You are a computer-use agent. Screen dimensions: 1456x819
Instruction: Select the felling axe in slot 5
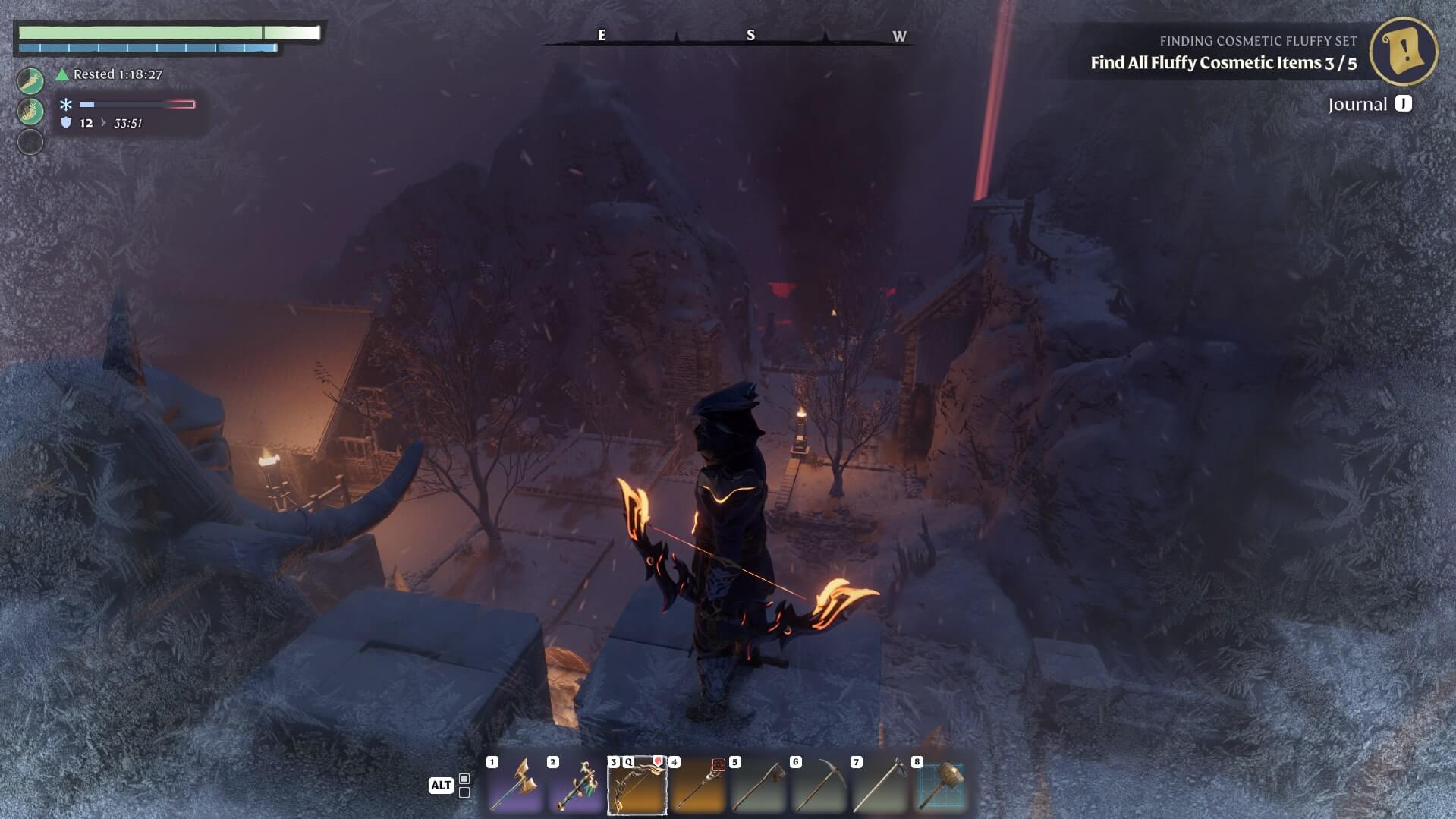coord(758,785)
